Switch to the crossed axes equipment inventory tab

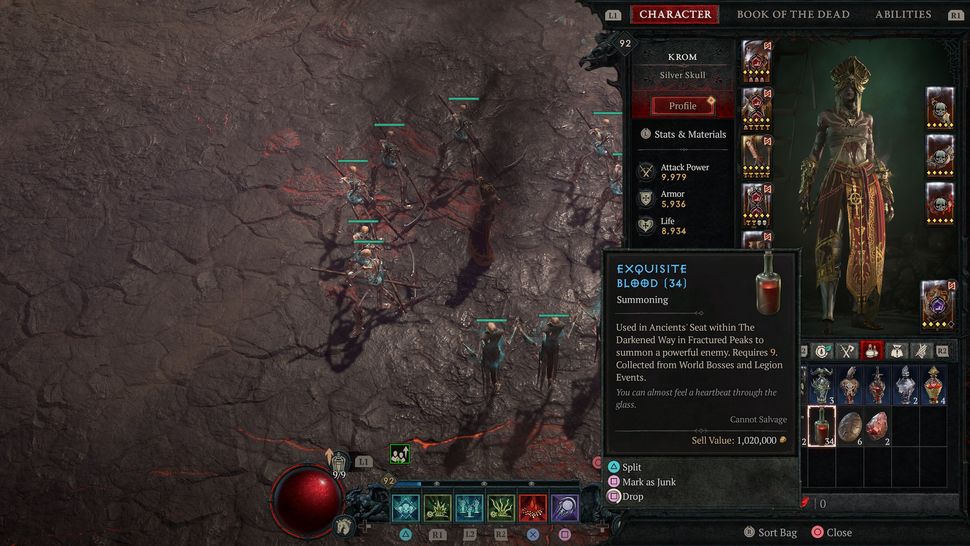click(846, 351)
